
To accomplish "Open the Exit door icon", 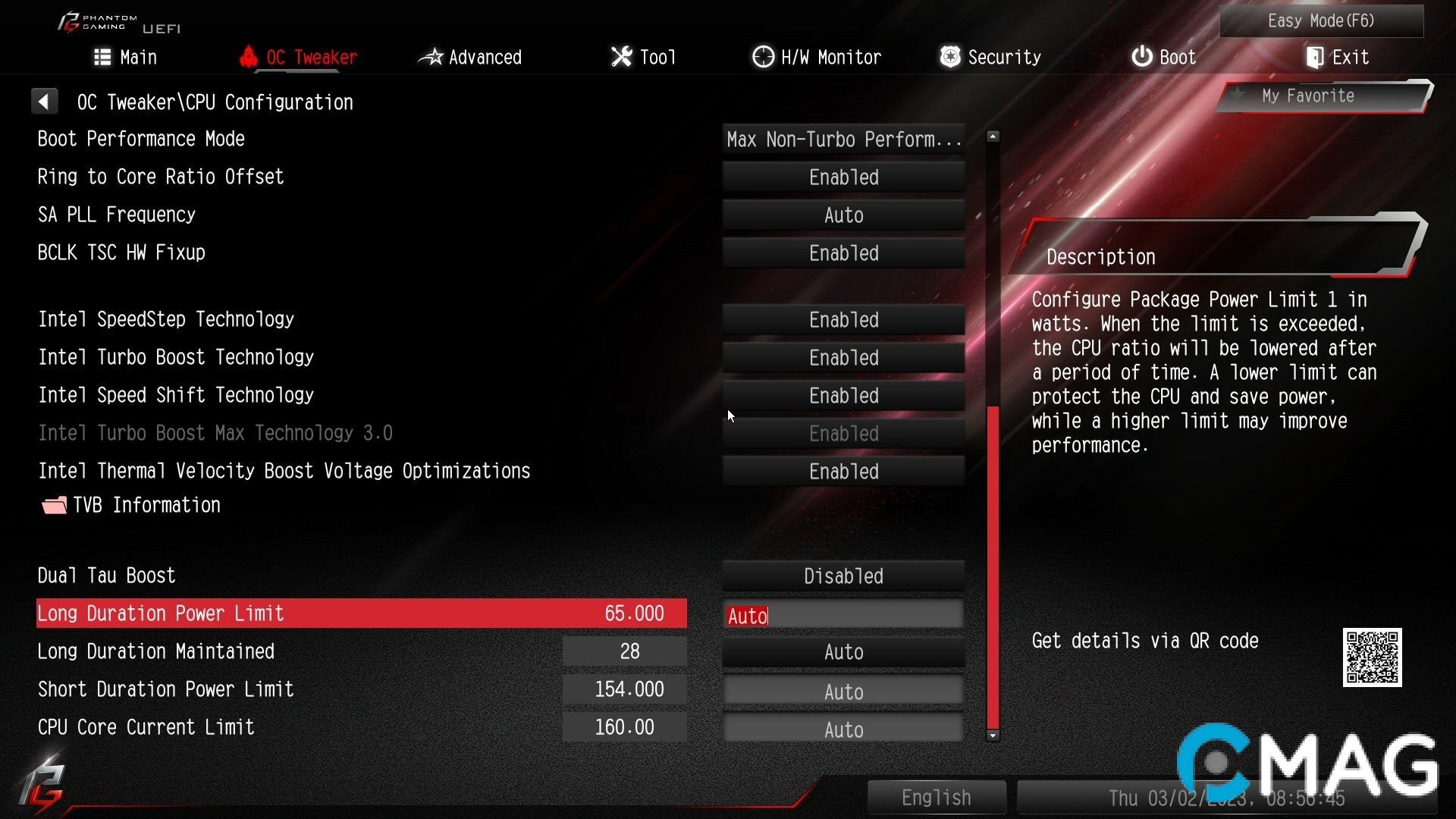I will click(1313, 56).
